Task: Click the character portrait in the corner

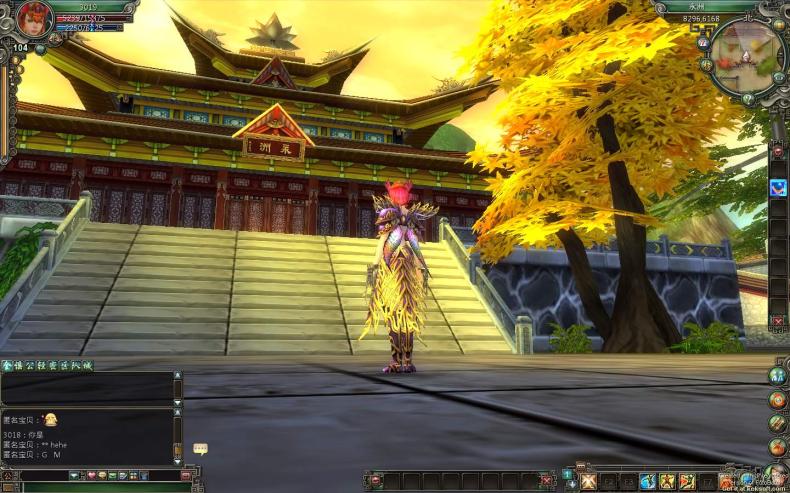Action: click(34, 20)
